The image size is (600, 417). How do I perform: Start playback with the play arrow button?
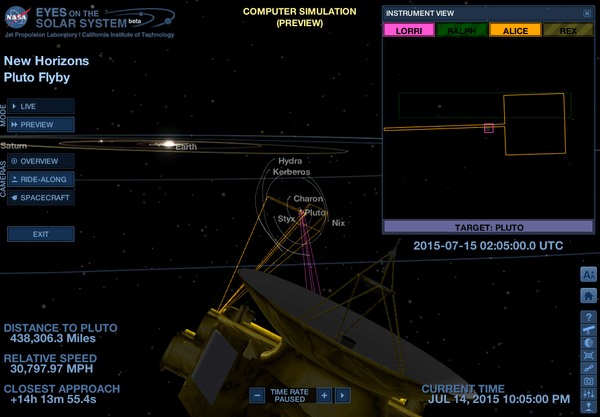(x=341, y=395)
